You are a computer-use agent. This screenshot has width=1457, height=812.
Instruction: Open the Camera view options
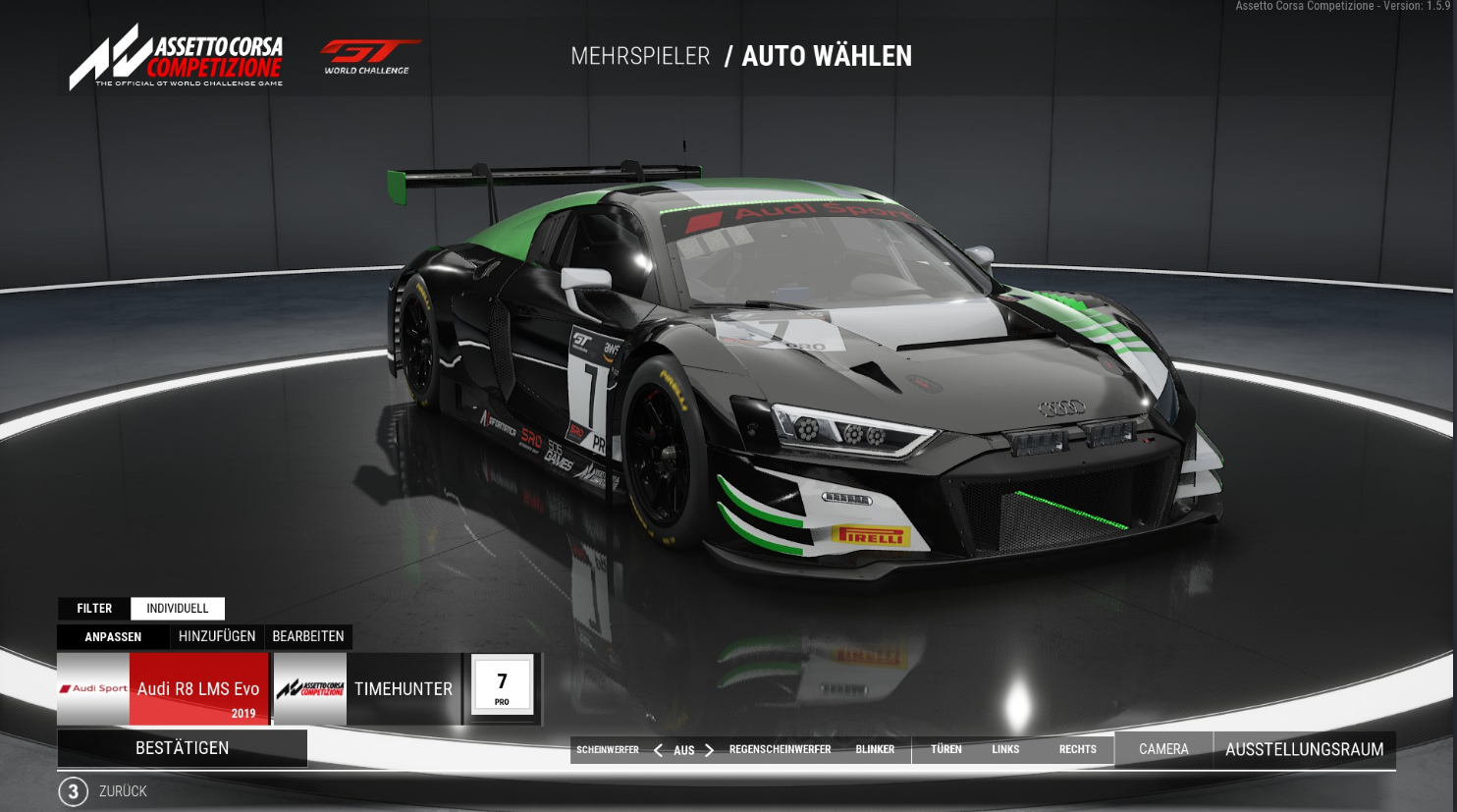[x=1163, y=750]
